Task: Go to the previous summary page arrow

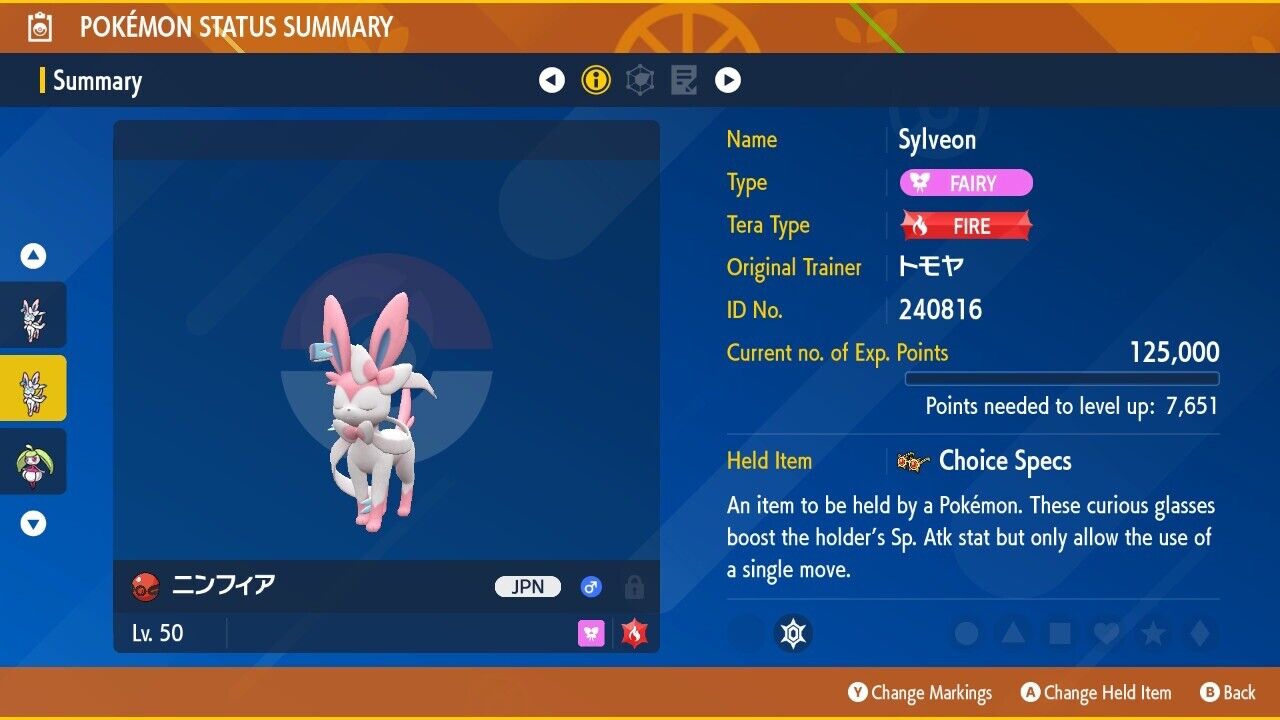Action: pos(552,80)
